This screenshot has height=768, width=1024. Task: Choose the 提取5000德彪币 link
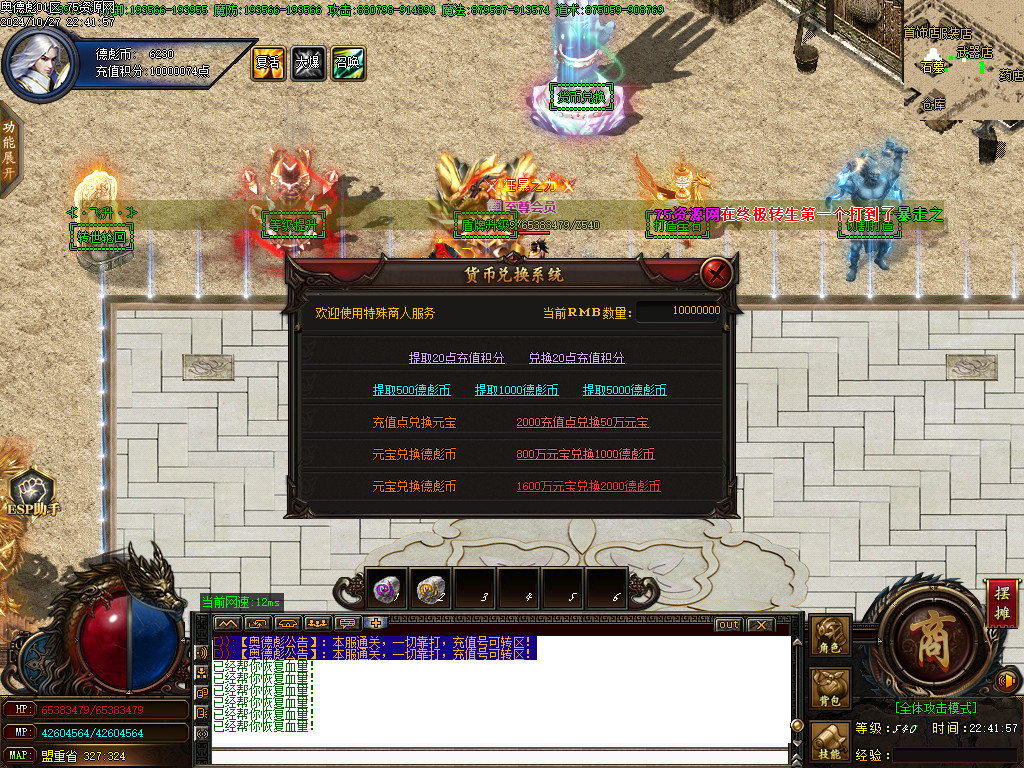[624, 390]
